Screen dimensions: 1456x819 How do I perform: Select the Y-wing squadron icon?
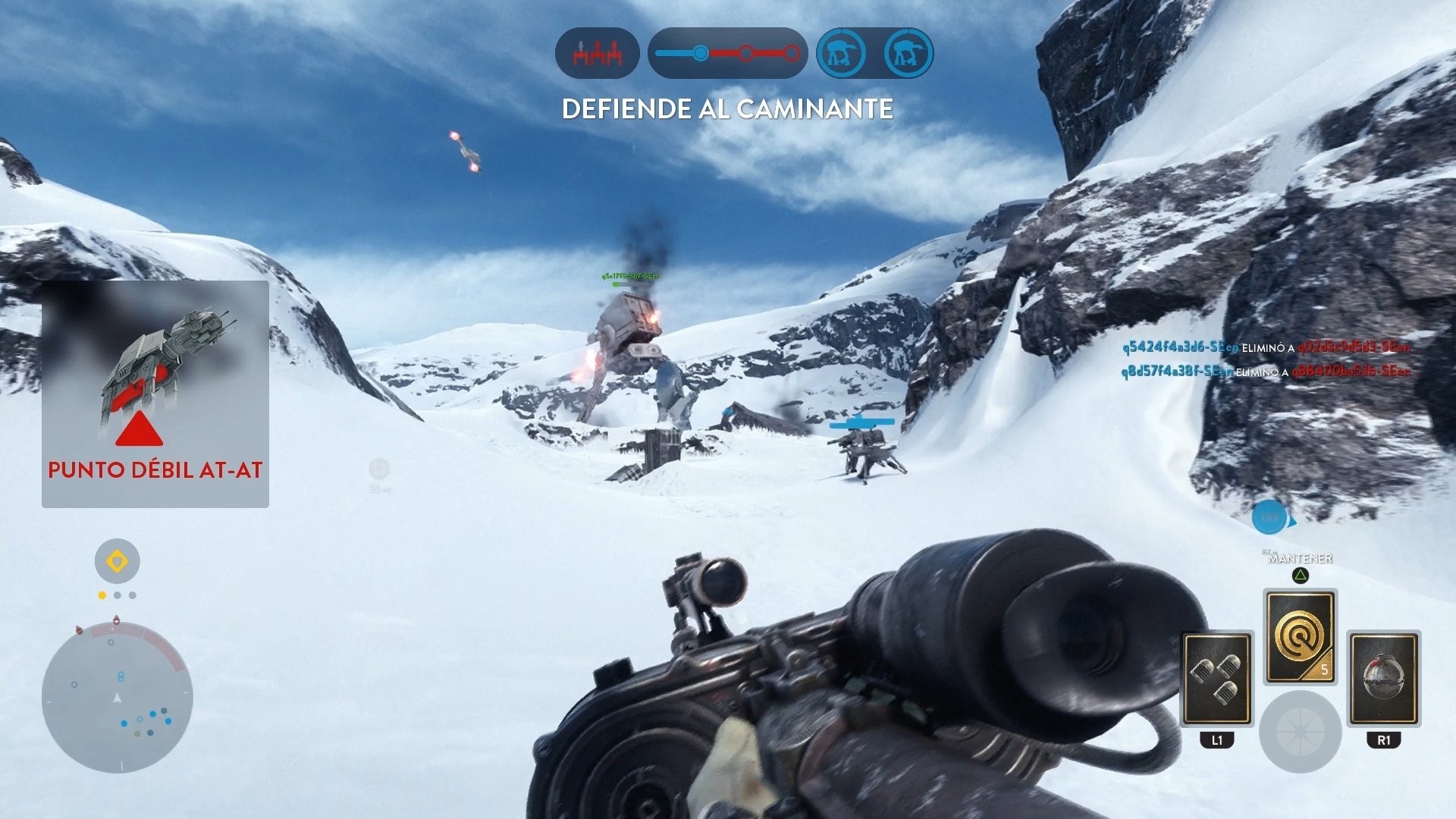tap(598, 53)
